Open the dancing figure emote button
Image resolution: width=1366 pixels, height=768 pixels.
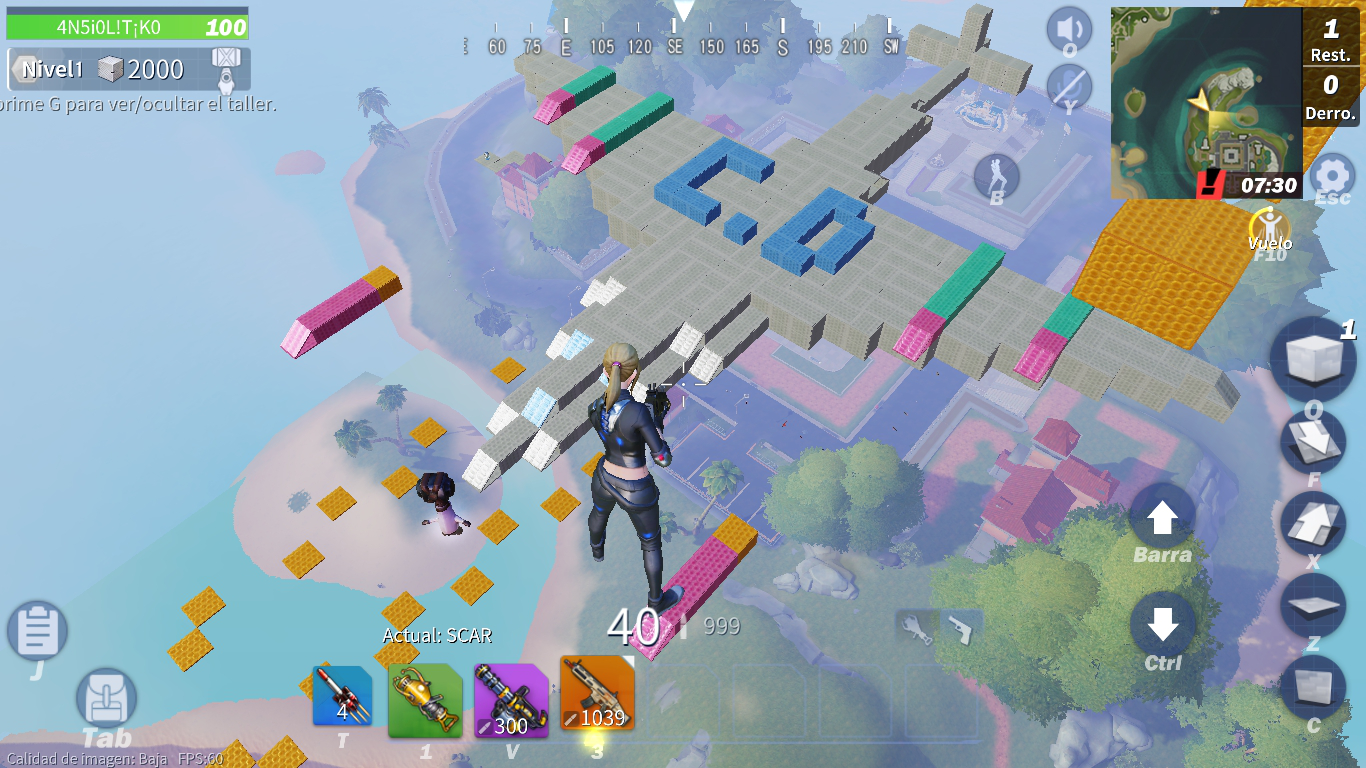point(996,177)
